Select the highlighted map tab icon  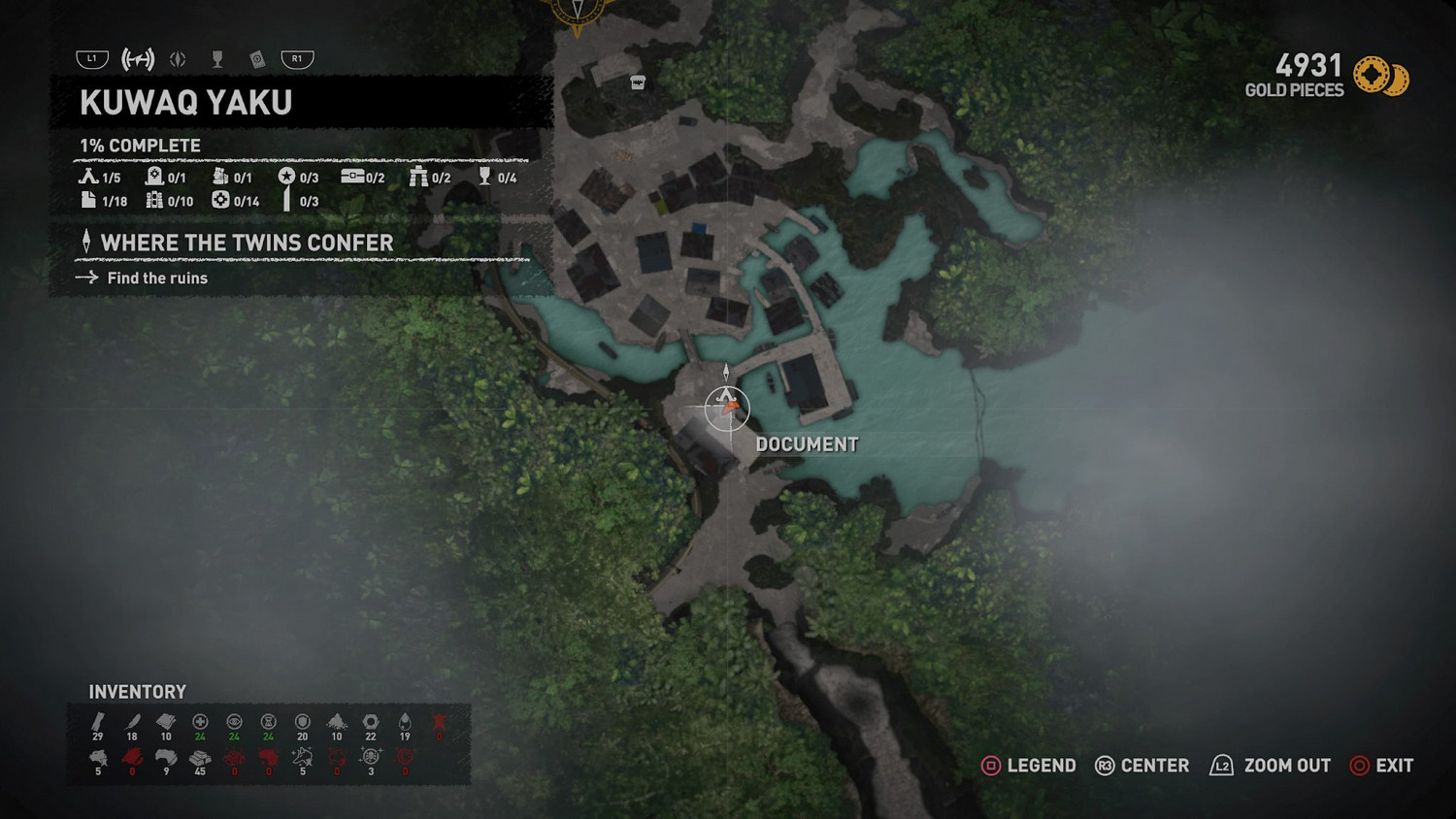138,59
